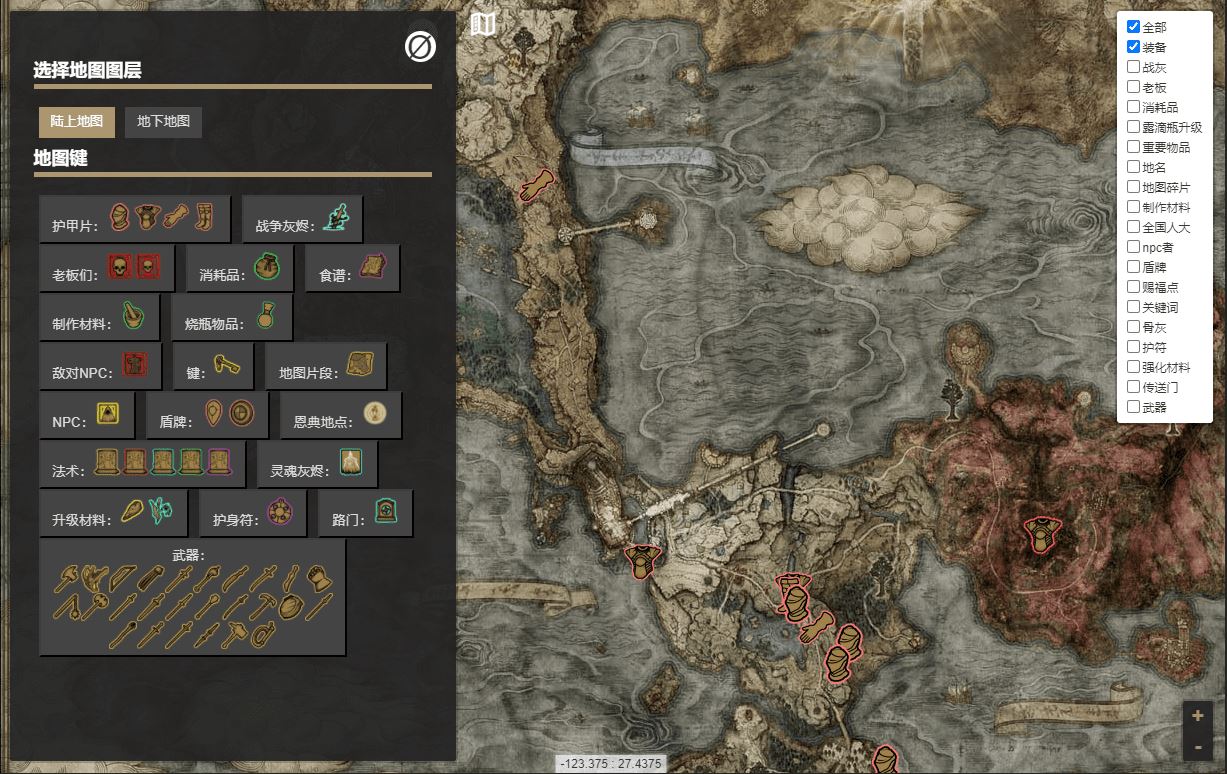Toggle the 护甲片 legend filter
Image resolution: width=1227 pixels, height=774 pixels.
coord(135,219)
